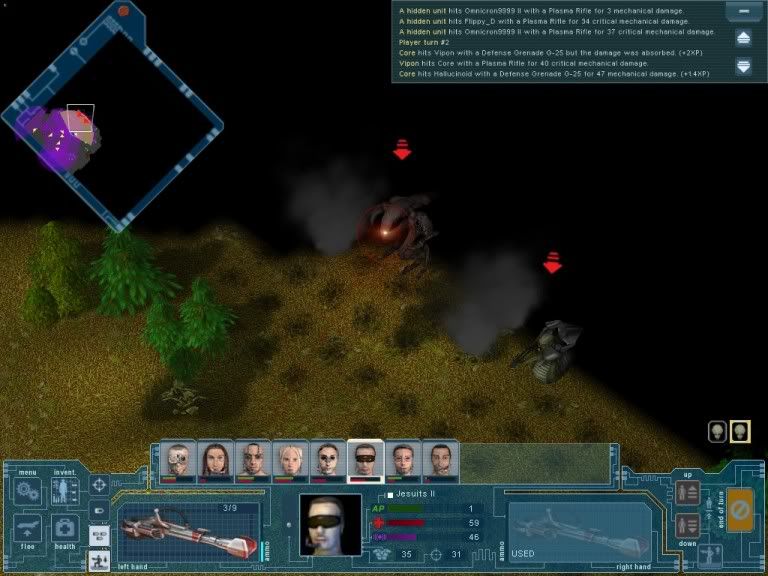The height and width of the screenshot is (576, 768).
Task: Open the game menu with the gears icon
Action: (28, 492)
